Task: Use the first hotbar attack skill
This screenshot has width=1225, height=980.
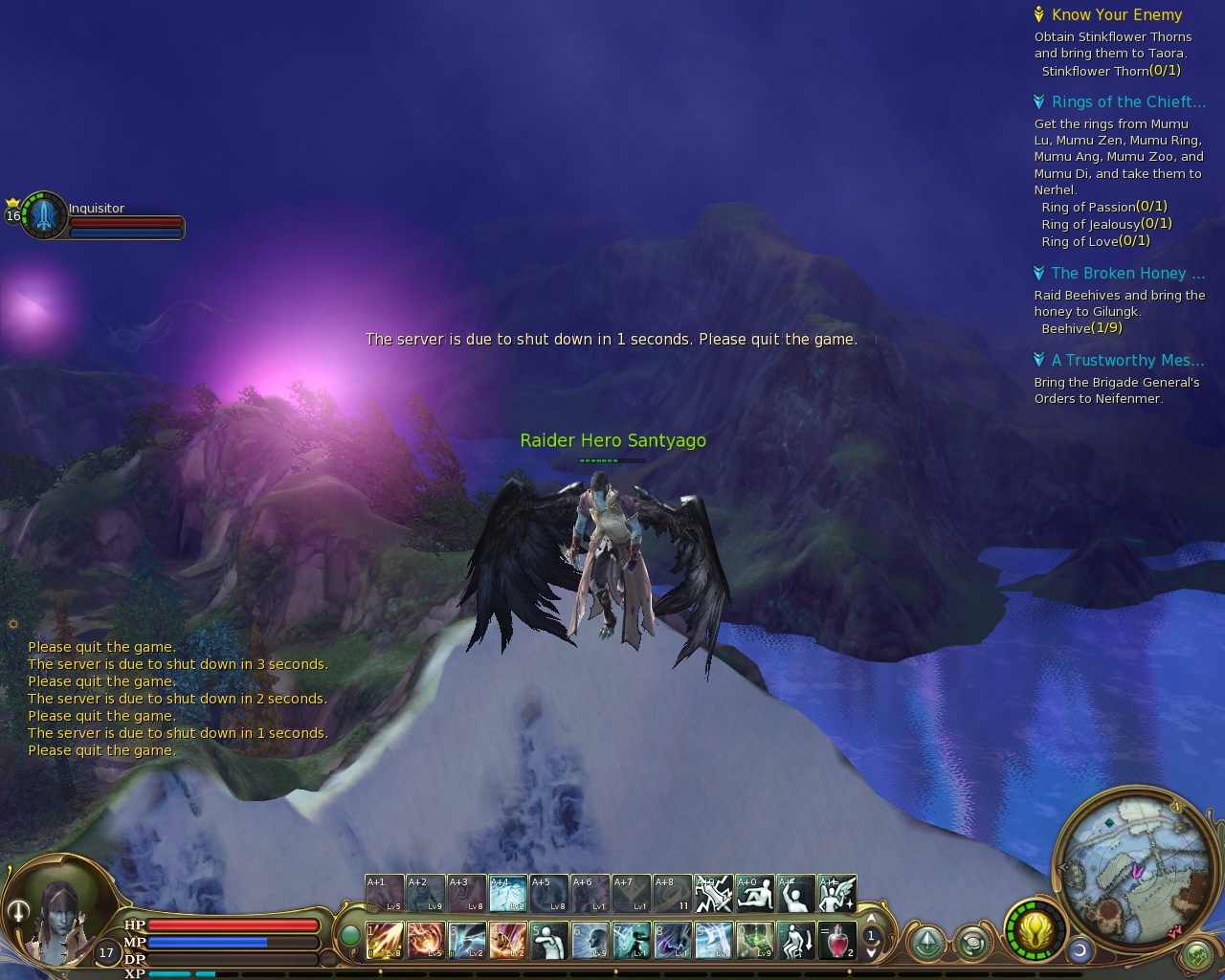Action: click(x=384, y=941)
